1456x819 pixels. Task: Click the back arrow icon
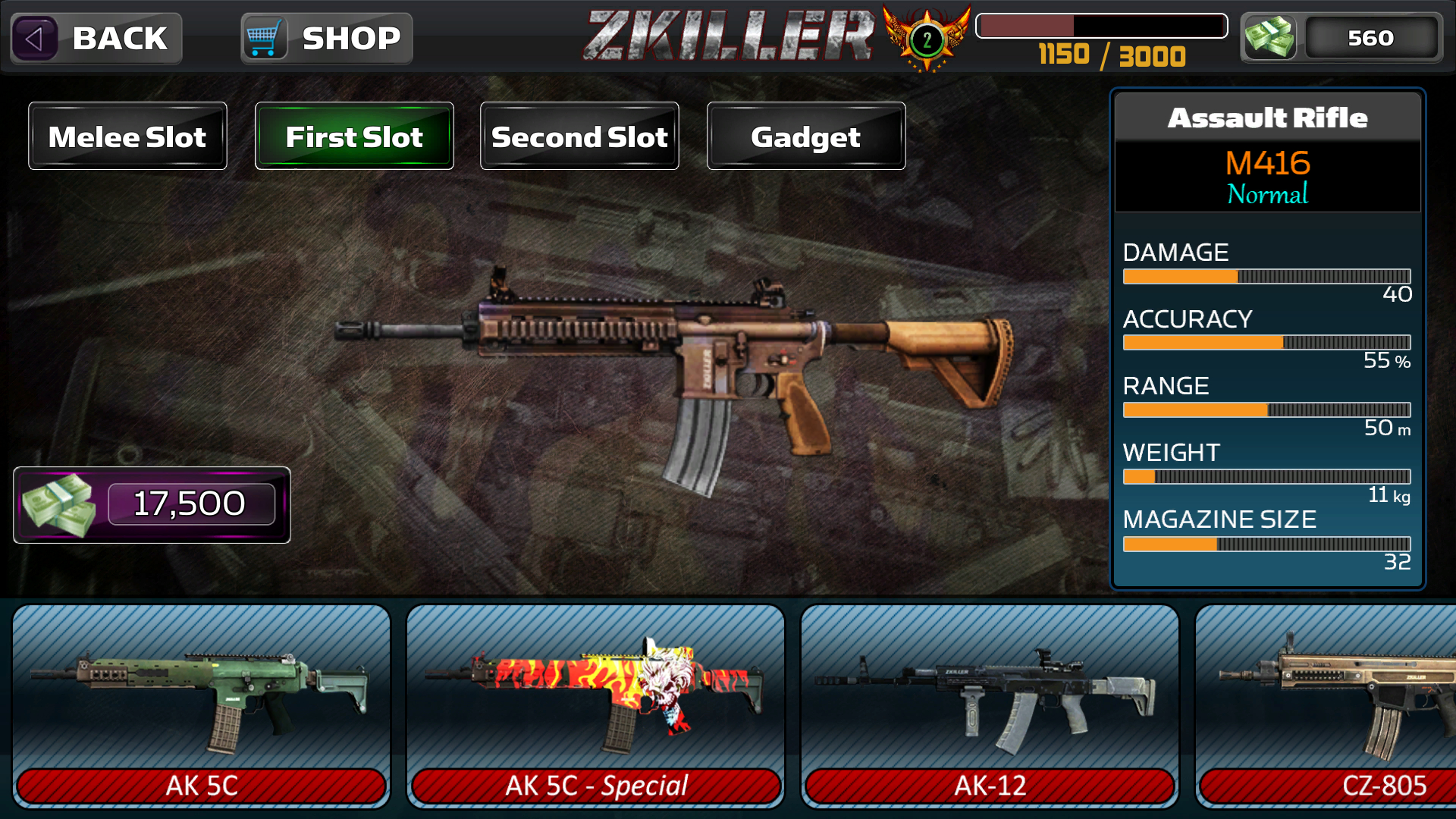point(36,38)
